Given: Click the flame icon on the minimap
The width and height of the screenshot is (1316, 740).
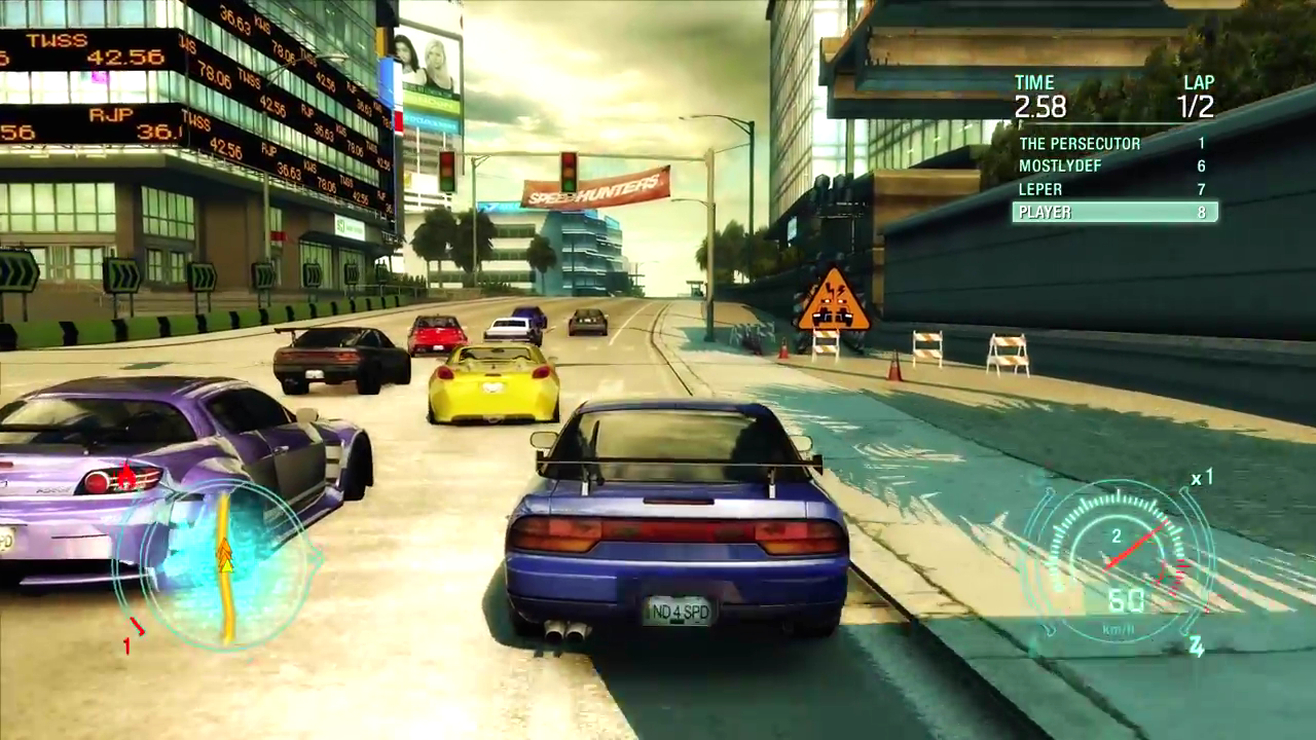Looking at the screenshot, I should point(126,473).
